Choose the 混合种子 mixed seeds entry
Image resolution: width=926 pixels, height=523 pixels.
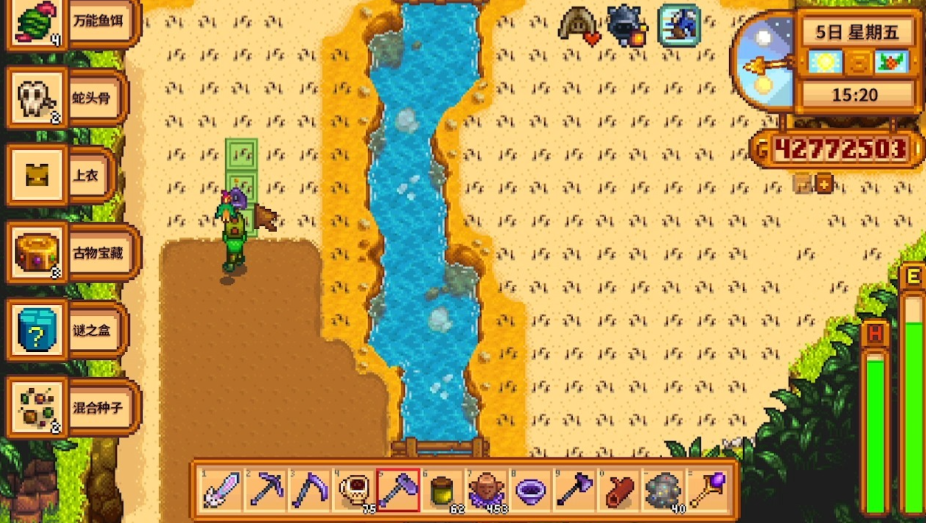click(x=66, y=407)
